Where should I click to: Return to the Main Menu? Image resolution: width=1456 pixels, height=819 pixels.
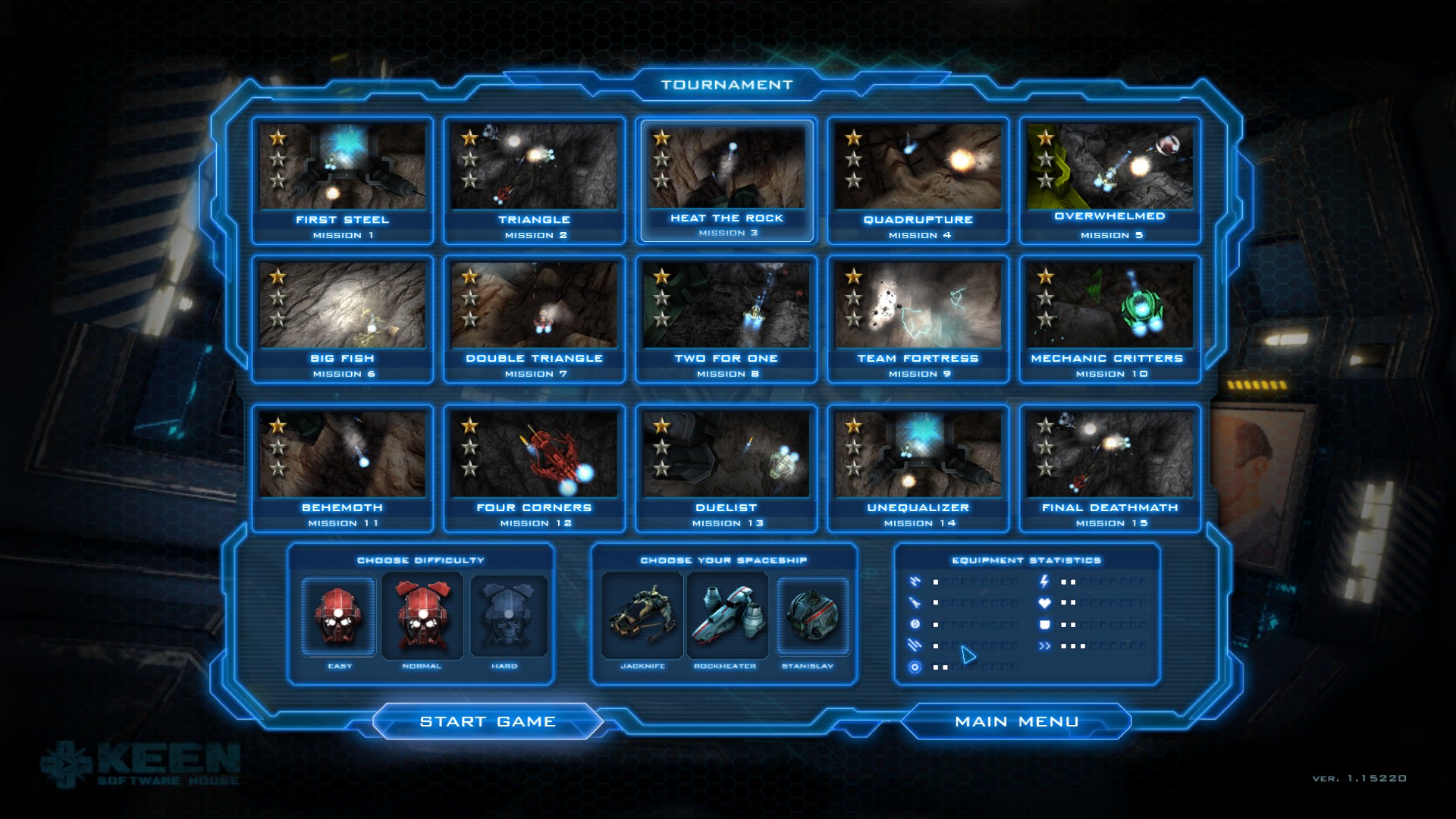pyautogui.click(x=1016, y=721)
